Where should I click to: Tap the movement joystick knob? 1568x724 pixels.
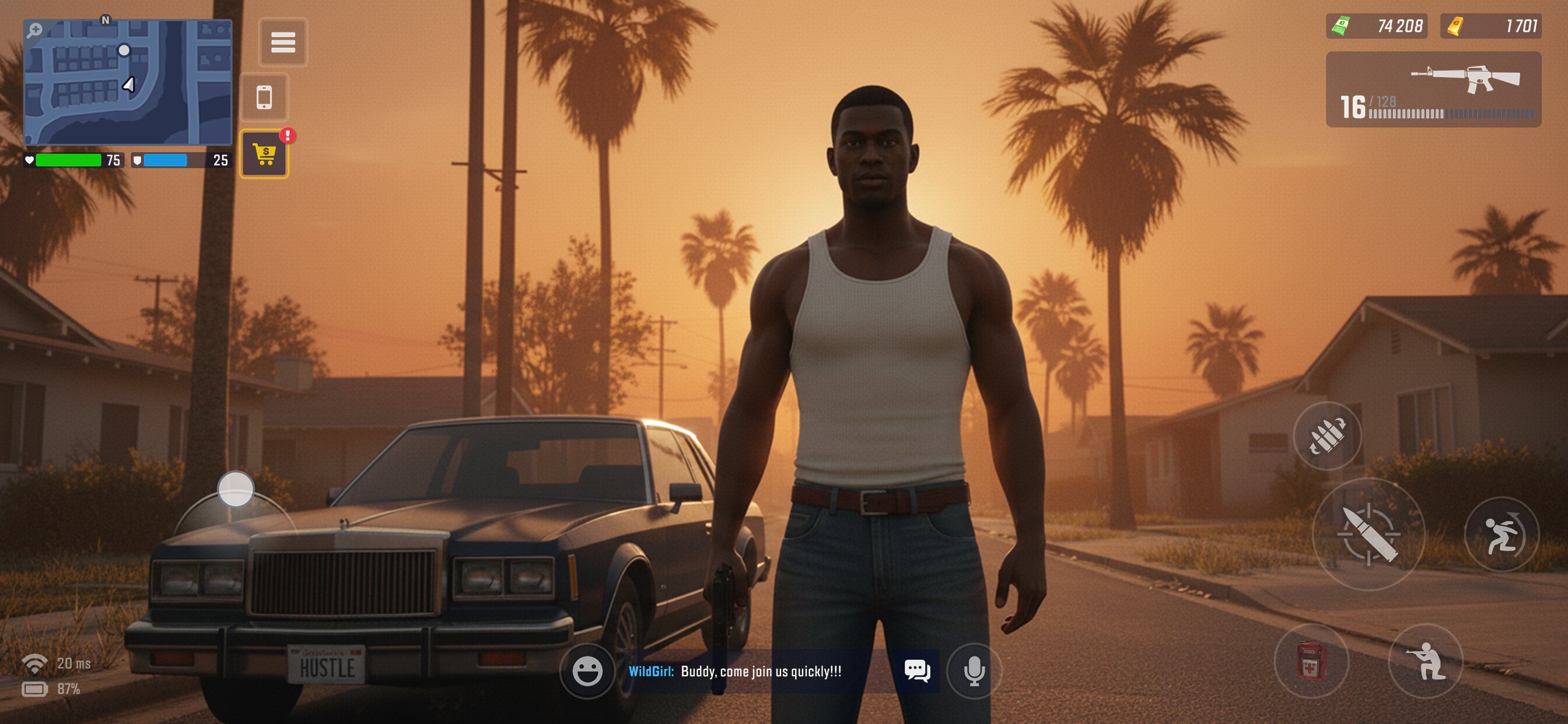(x=236, y=488)
